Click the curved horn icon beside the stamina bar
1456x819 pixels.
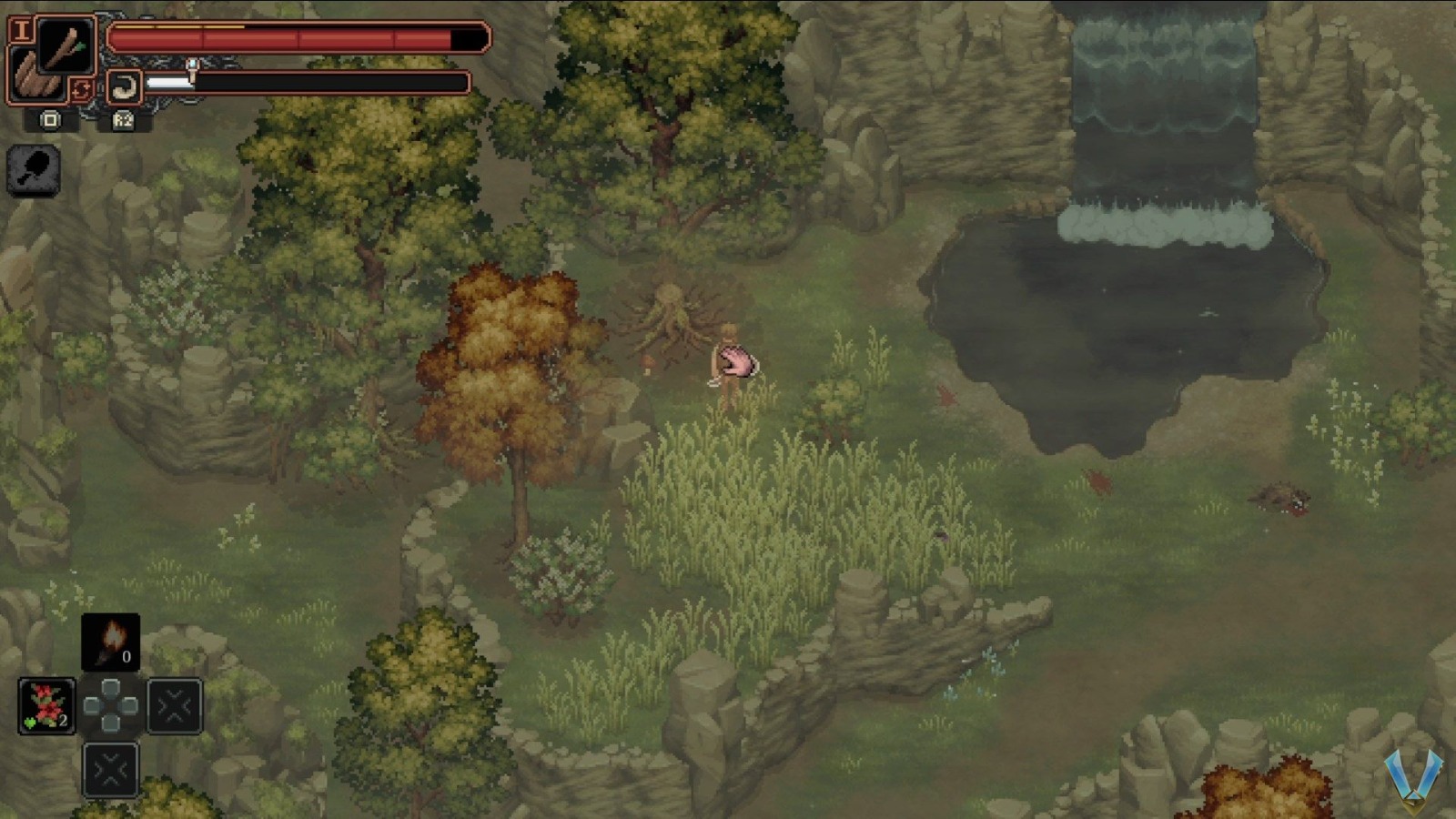tap(124, 86)
